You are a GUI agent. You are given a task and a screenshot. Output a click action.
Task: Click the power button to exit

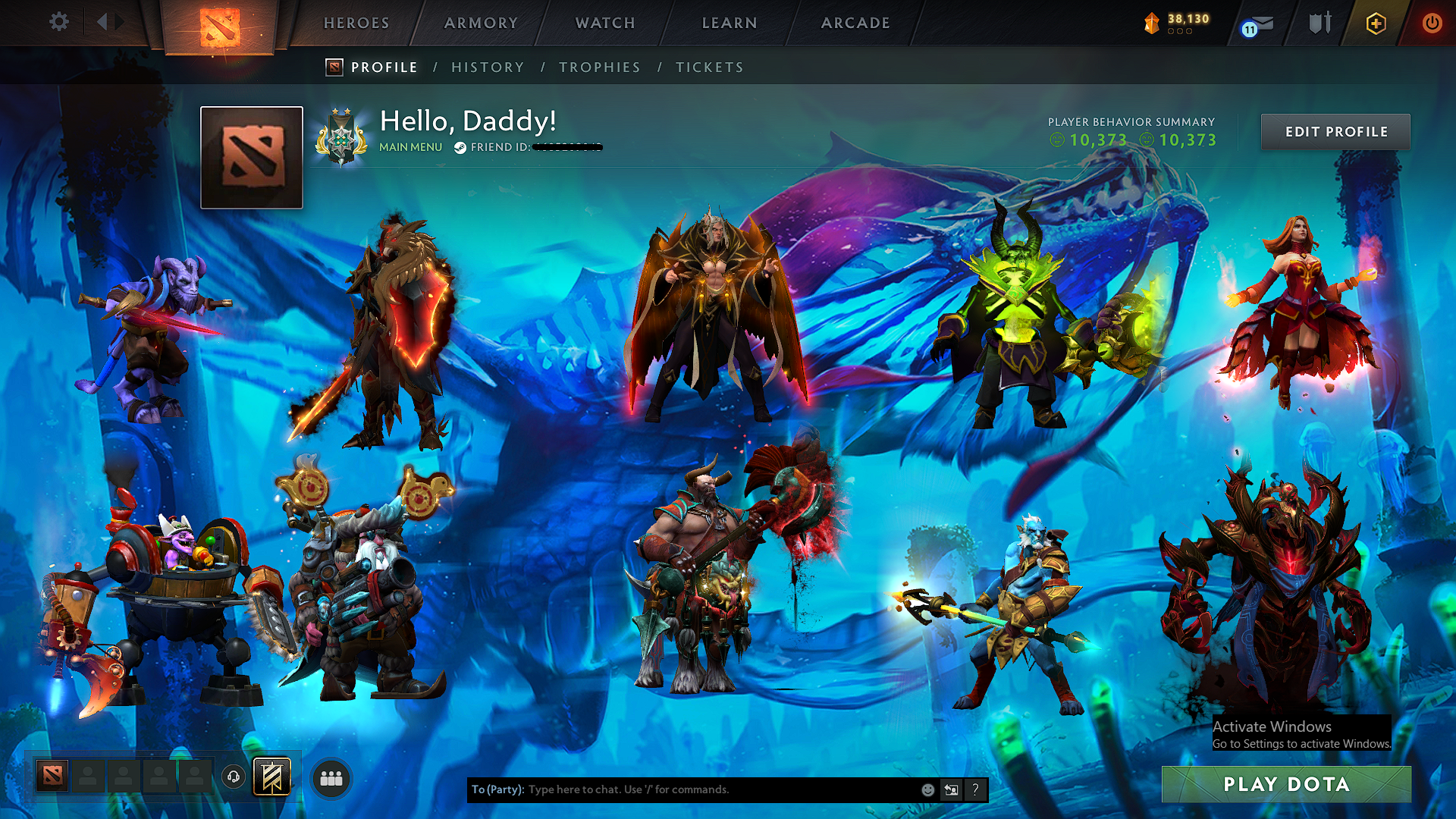(1433, 24)
